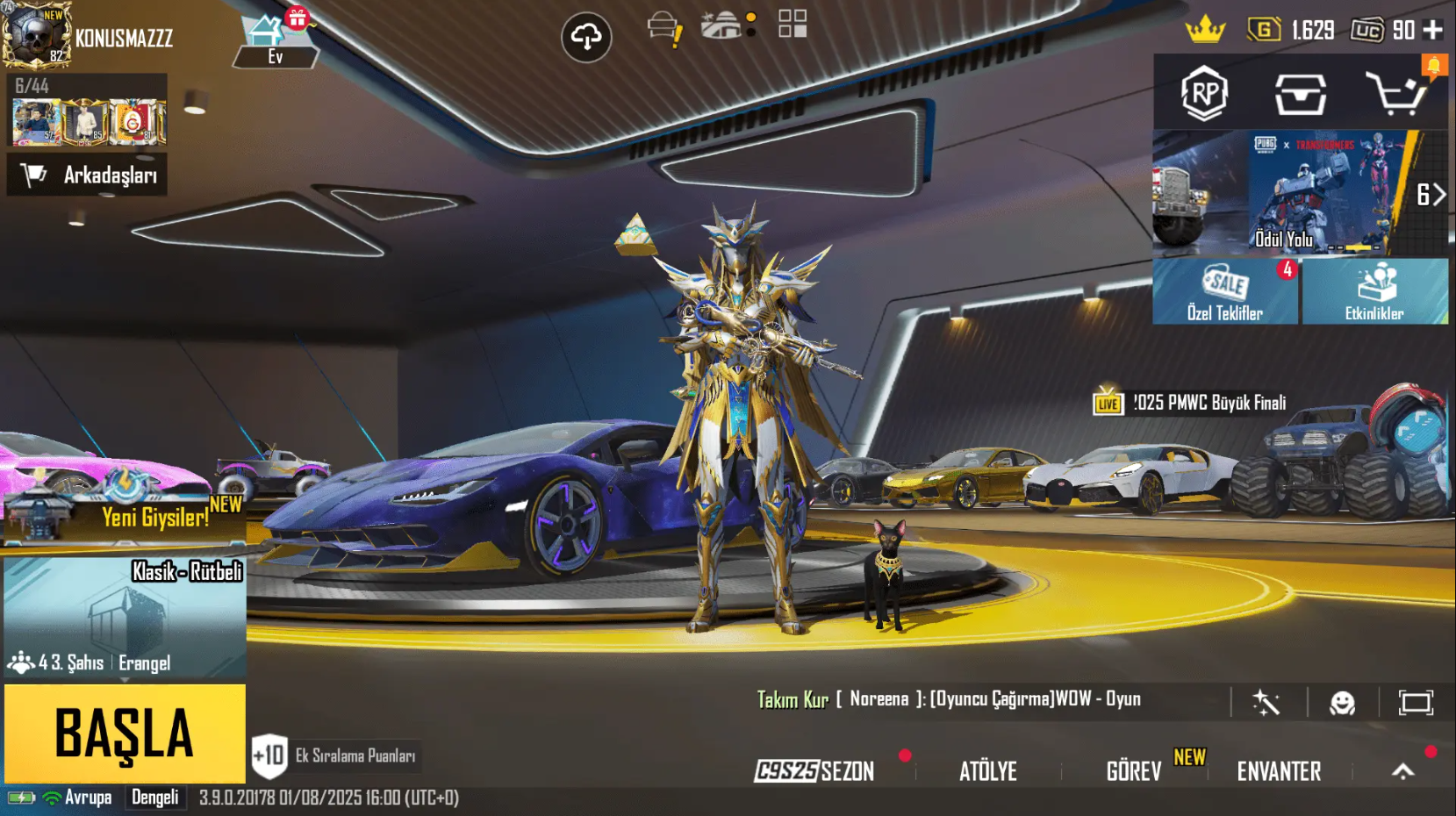Open the C9S25 Sezon page
Screen dimensions: 1456x816
814,771
